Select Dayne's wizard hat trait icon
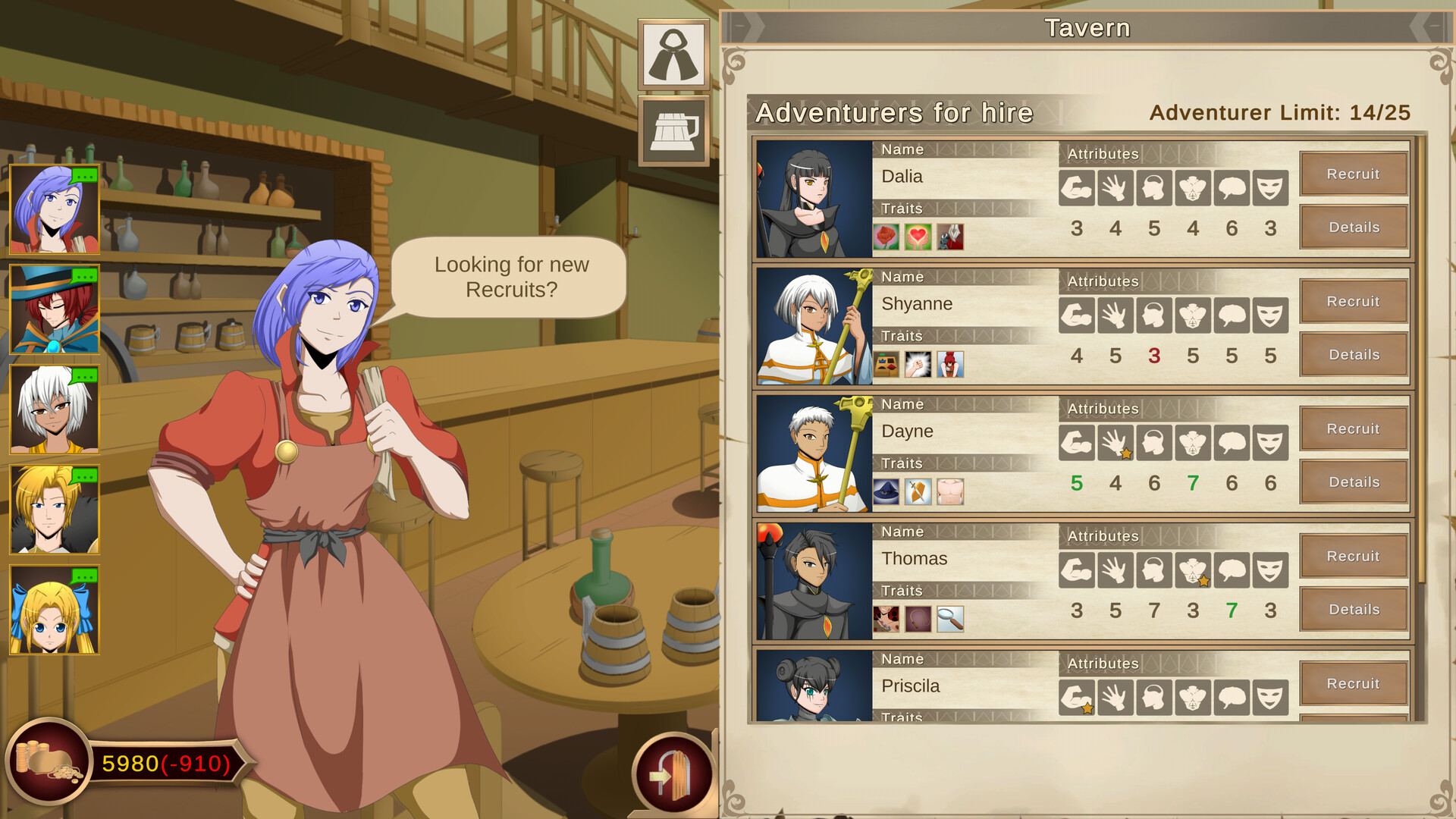 (x=886, y=491)
